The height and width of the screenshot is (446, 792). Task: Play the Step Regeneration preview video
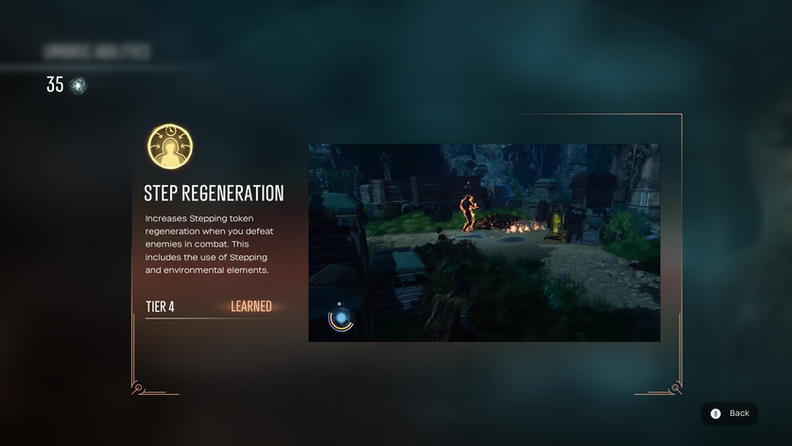[x=484, y=242]
